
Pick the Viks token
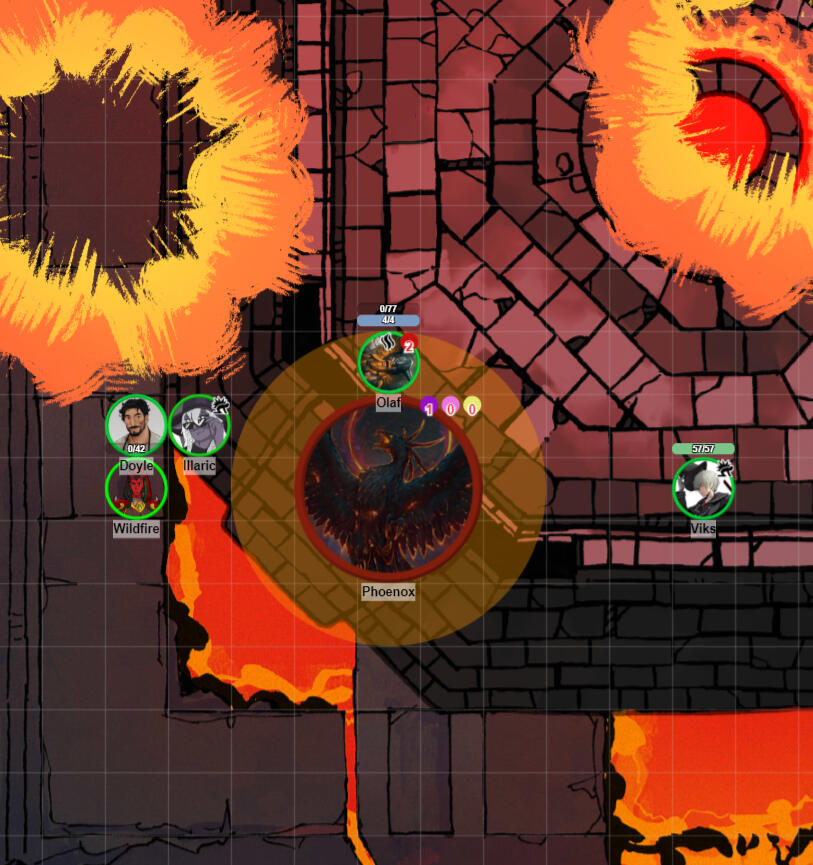[703, 488]
